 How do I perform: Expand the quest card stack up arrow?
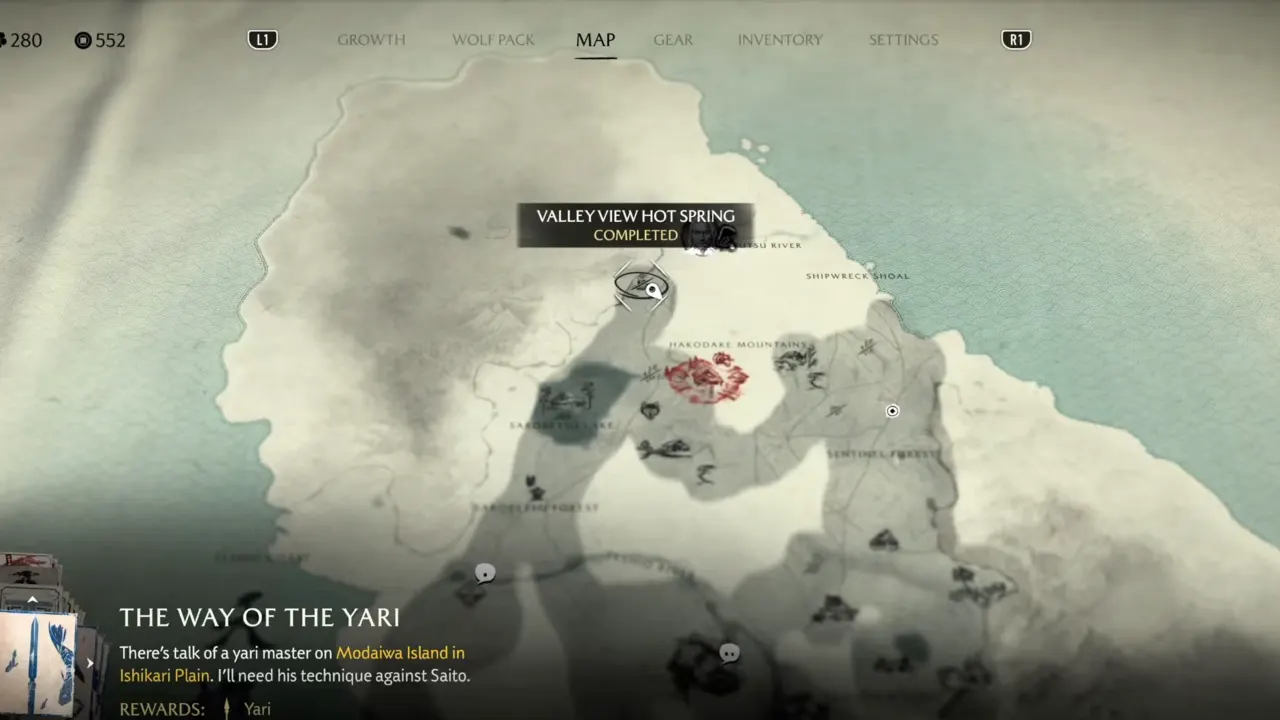(32, 600)
